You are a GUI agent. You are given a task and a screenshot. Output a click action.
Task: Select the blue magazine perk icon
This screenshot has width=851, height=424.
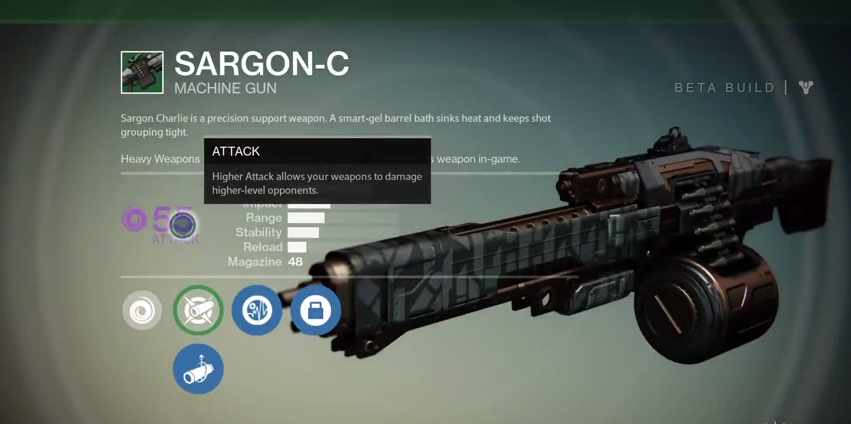pyautogui.click(x=316, y=310)
